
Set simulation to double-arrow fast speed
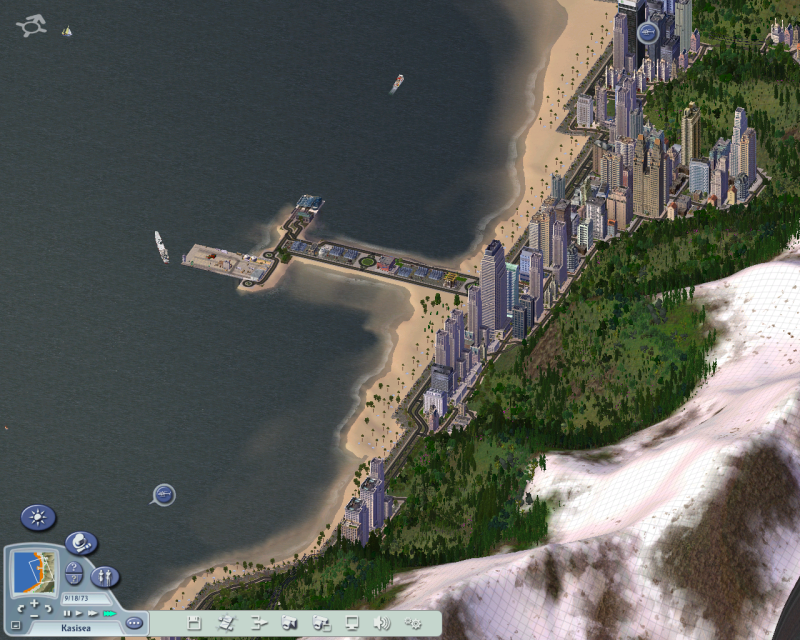pos(92,613)
